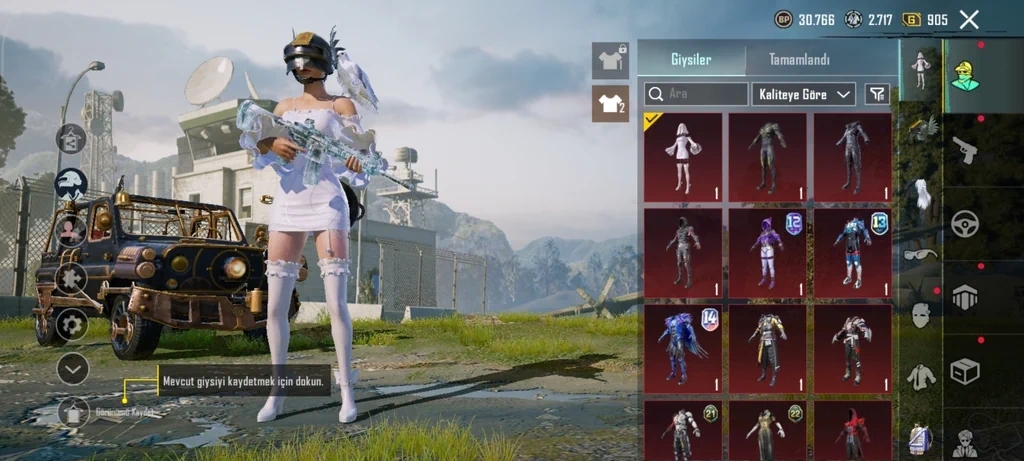
Task: Choose outfit preset number 2
Action: pos(610,103)
